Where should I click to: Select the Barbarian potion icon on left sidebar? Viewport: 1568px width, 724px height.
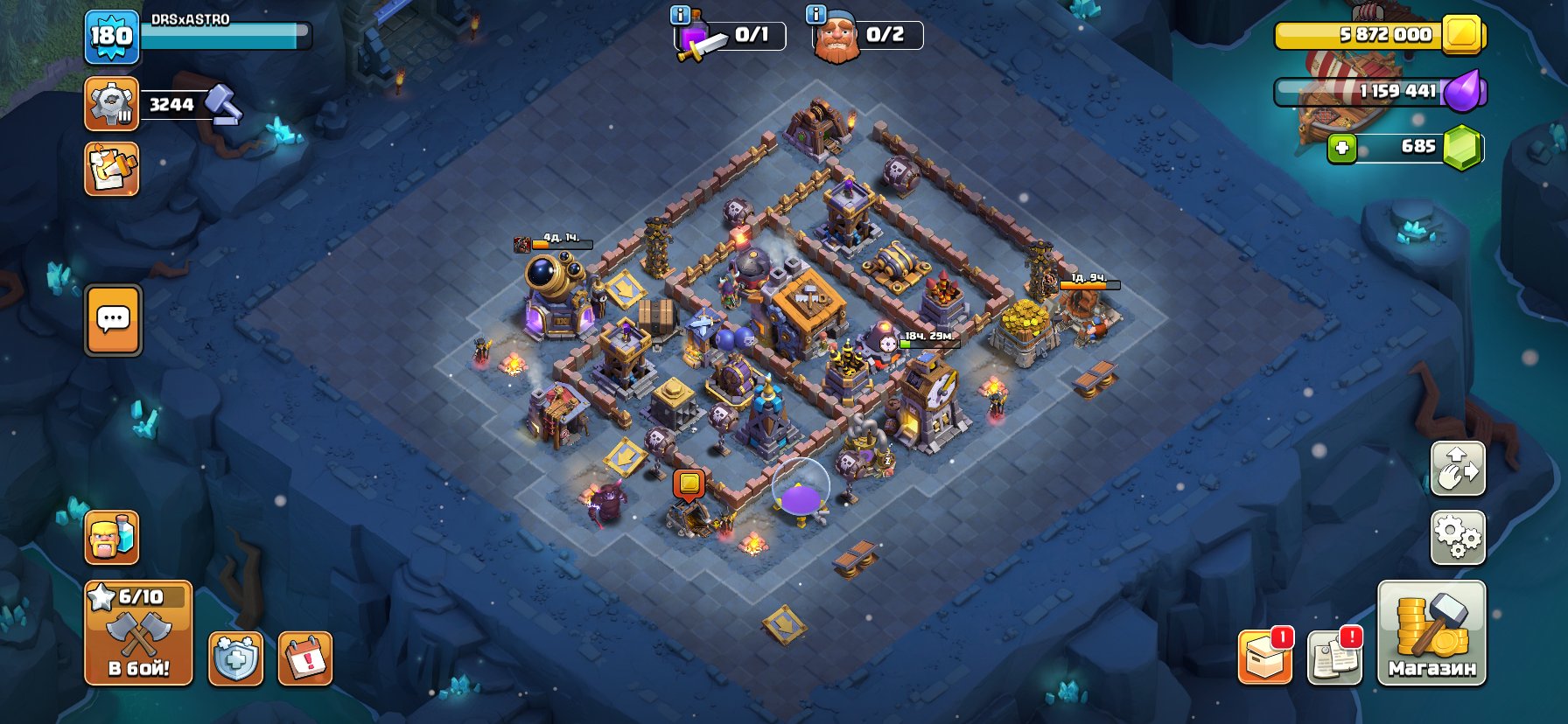(111, 539)
